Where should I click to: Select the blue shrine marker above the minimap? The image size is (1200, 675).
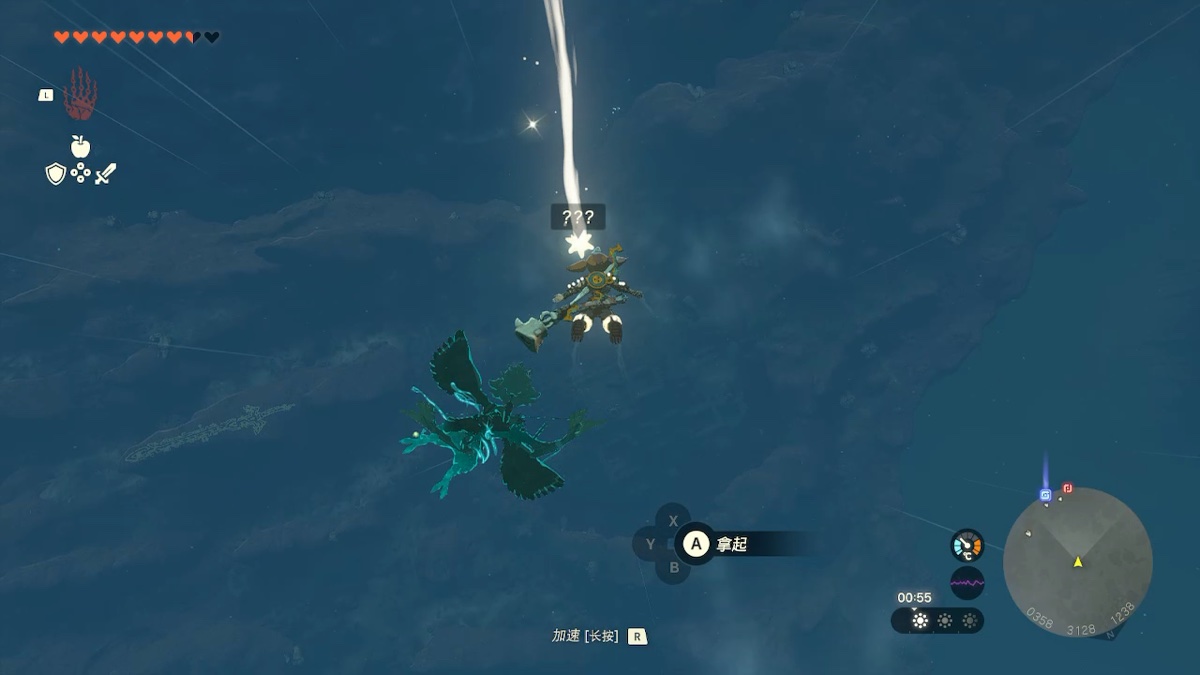point(1045,494)
